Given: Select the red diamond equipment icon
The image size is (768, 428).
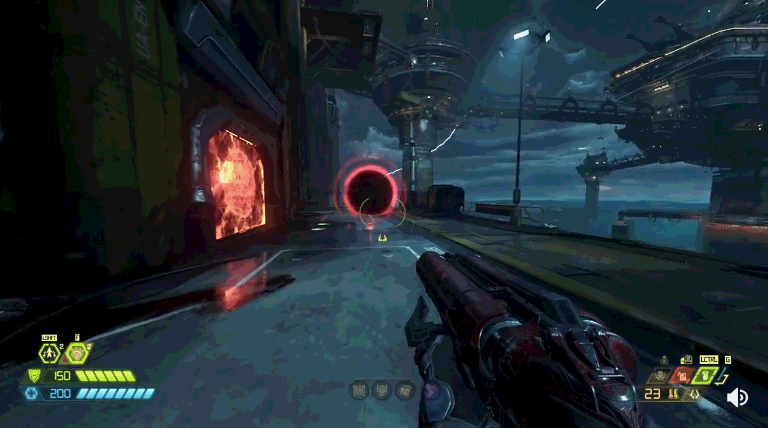Looking at the screenshot, I should tap(681, 376).
